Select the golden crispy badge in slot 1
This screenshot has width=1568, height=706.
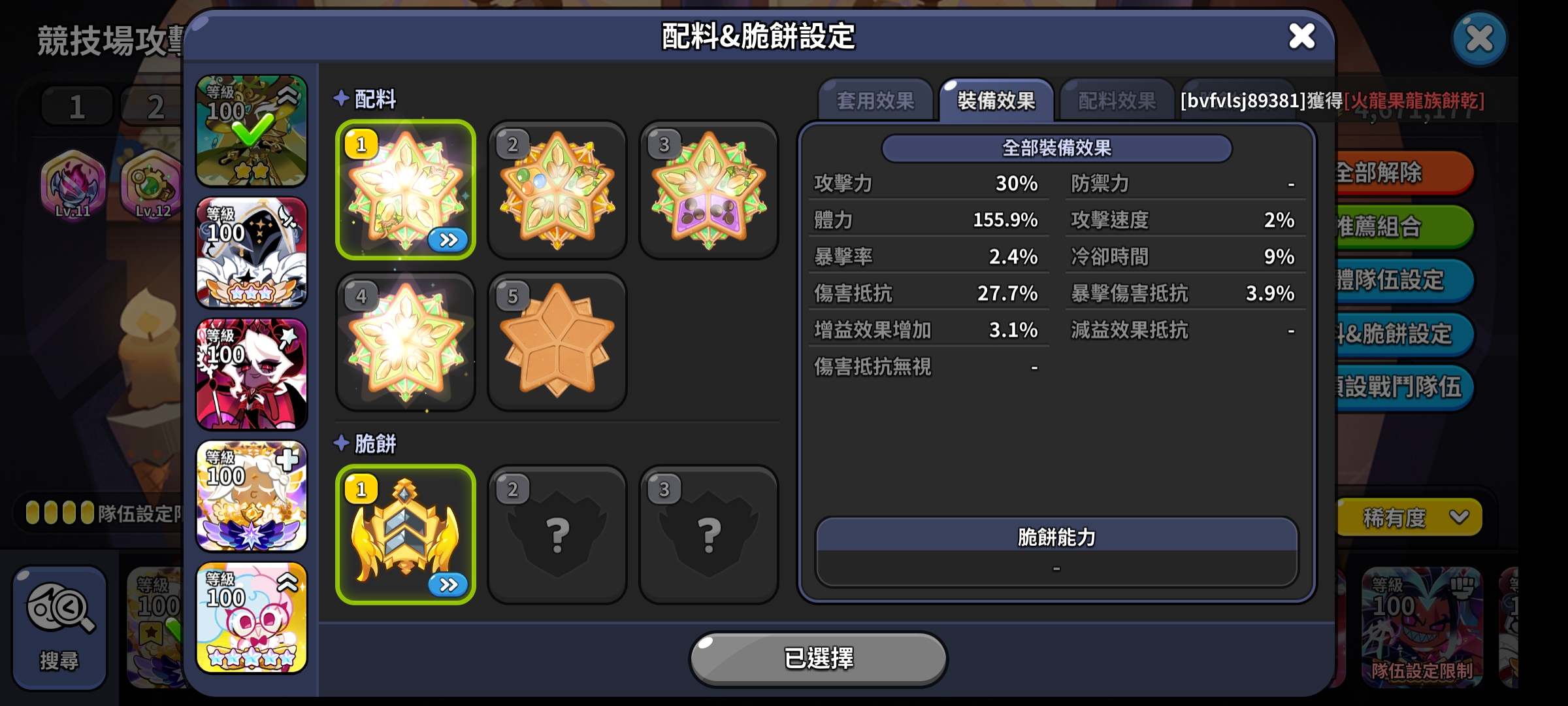coord(406,533)
